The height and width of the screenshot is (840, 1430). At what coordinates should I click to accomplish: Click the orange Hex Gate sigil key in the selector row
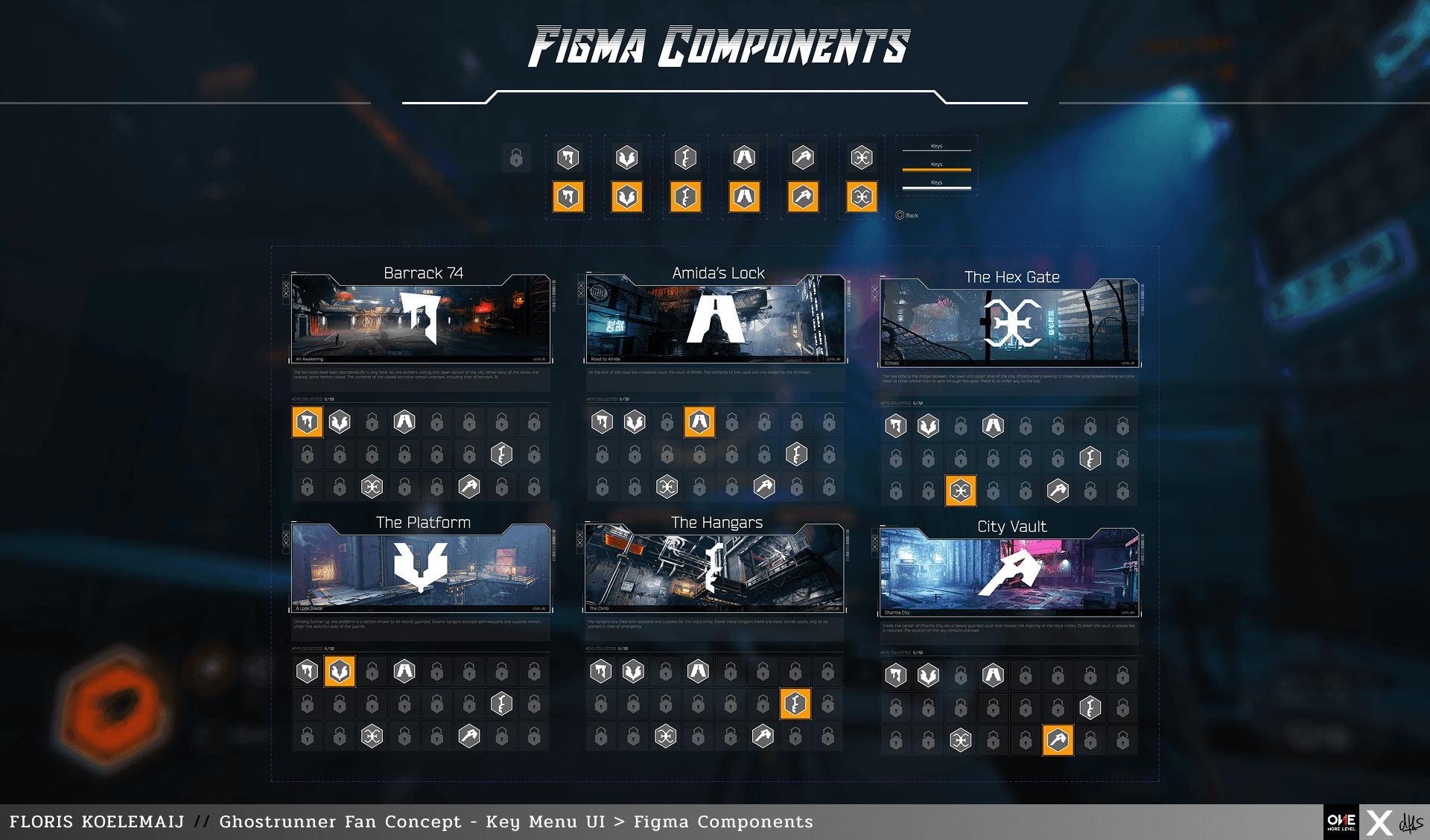pyautogui.click(x=862, y=197)
